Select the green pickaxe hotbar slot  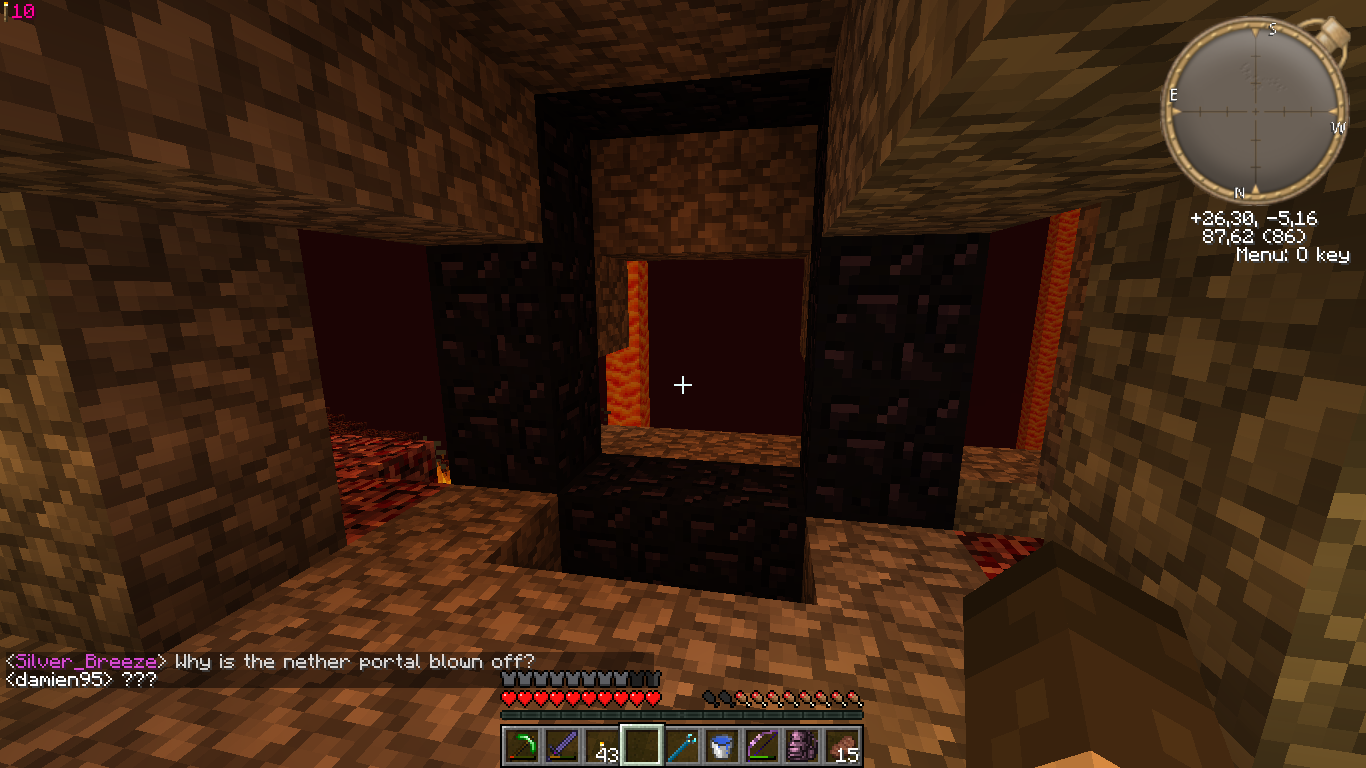521,746
